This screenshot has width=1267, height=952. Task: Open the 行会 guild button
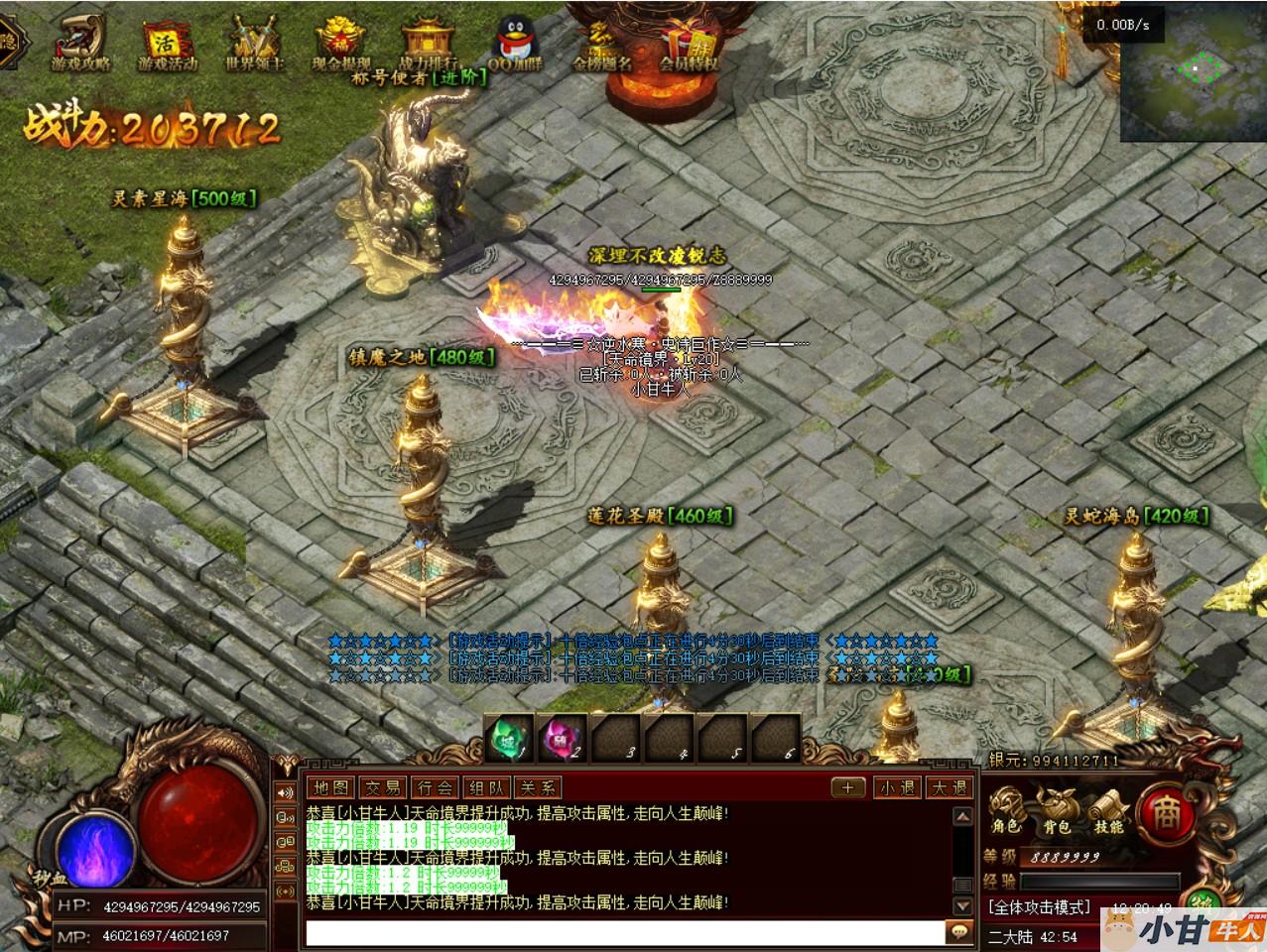click(435, 787)
